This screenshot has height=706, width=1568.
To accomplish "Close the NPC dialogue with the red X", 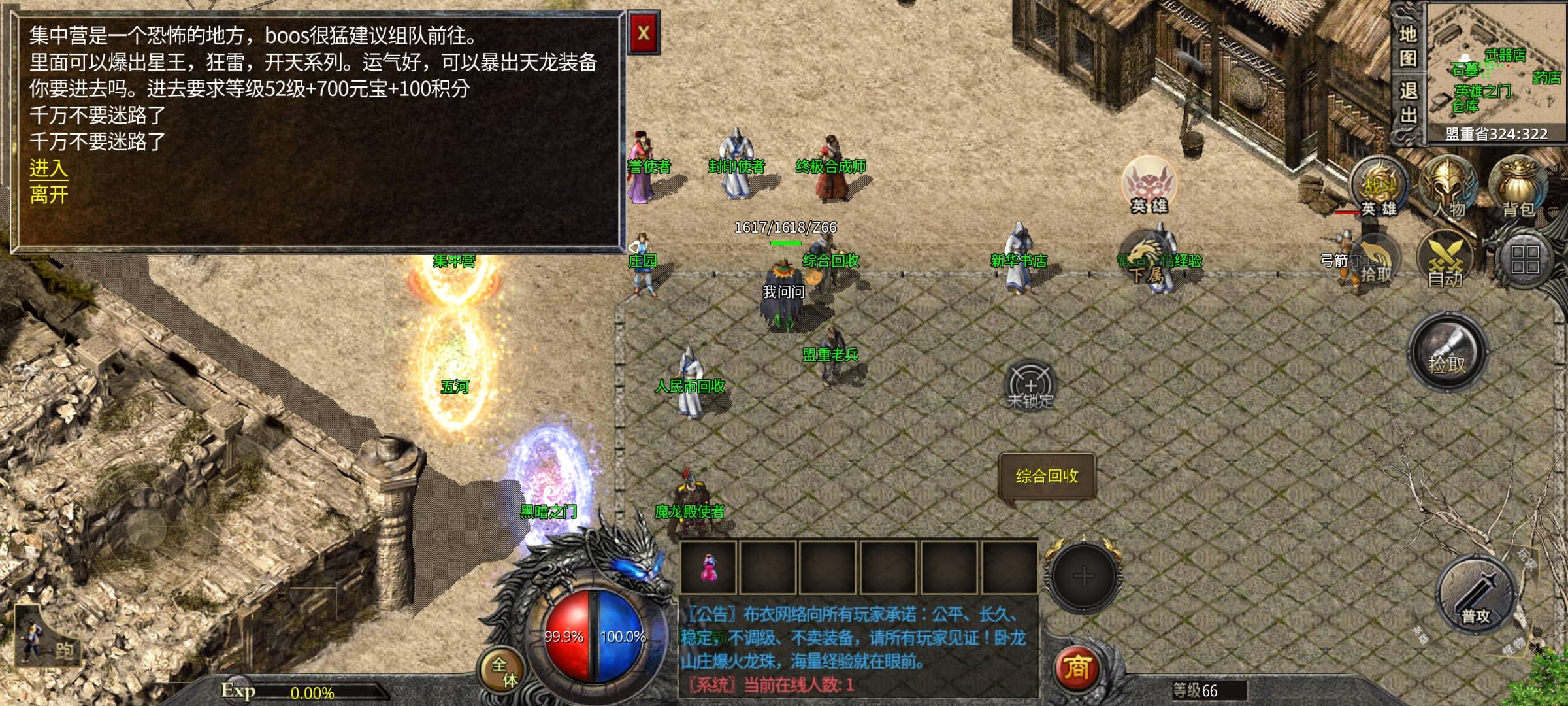I will tap(644, 33).
